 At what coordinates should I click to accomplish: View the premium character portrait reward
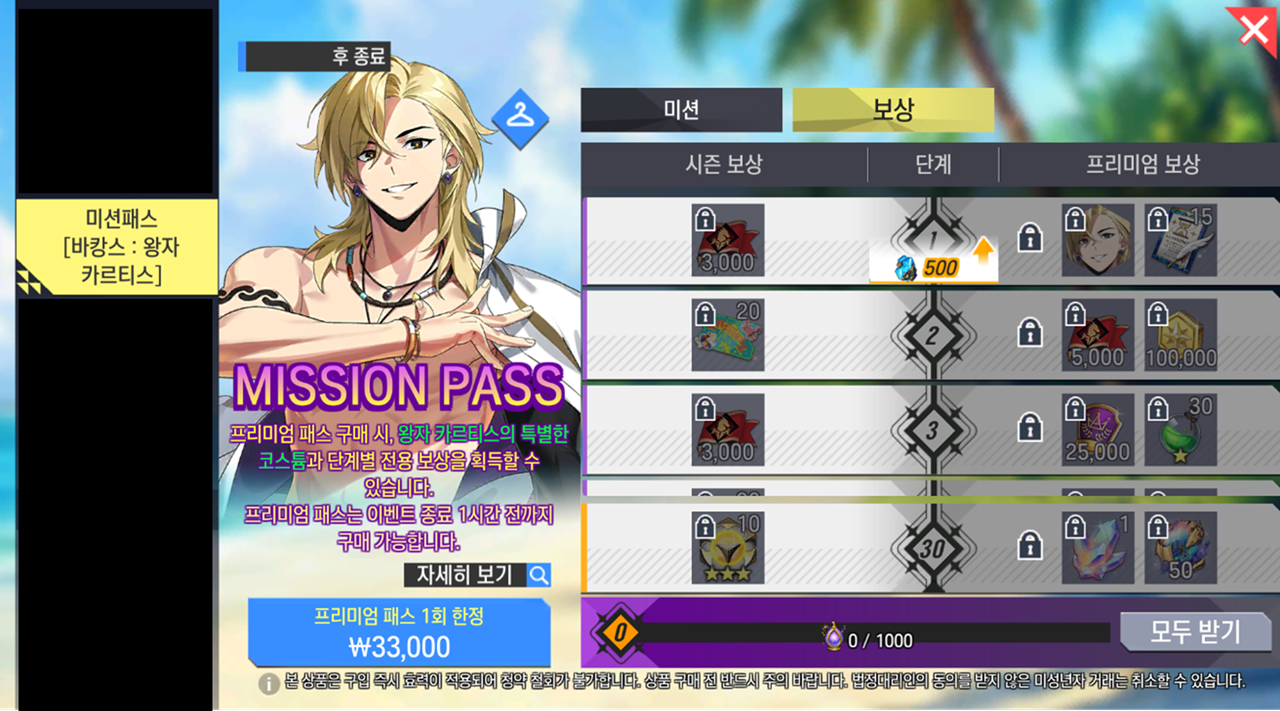[1098, 240]
